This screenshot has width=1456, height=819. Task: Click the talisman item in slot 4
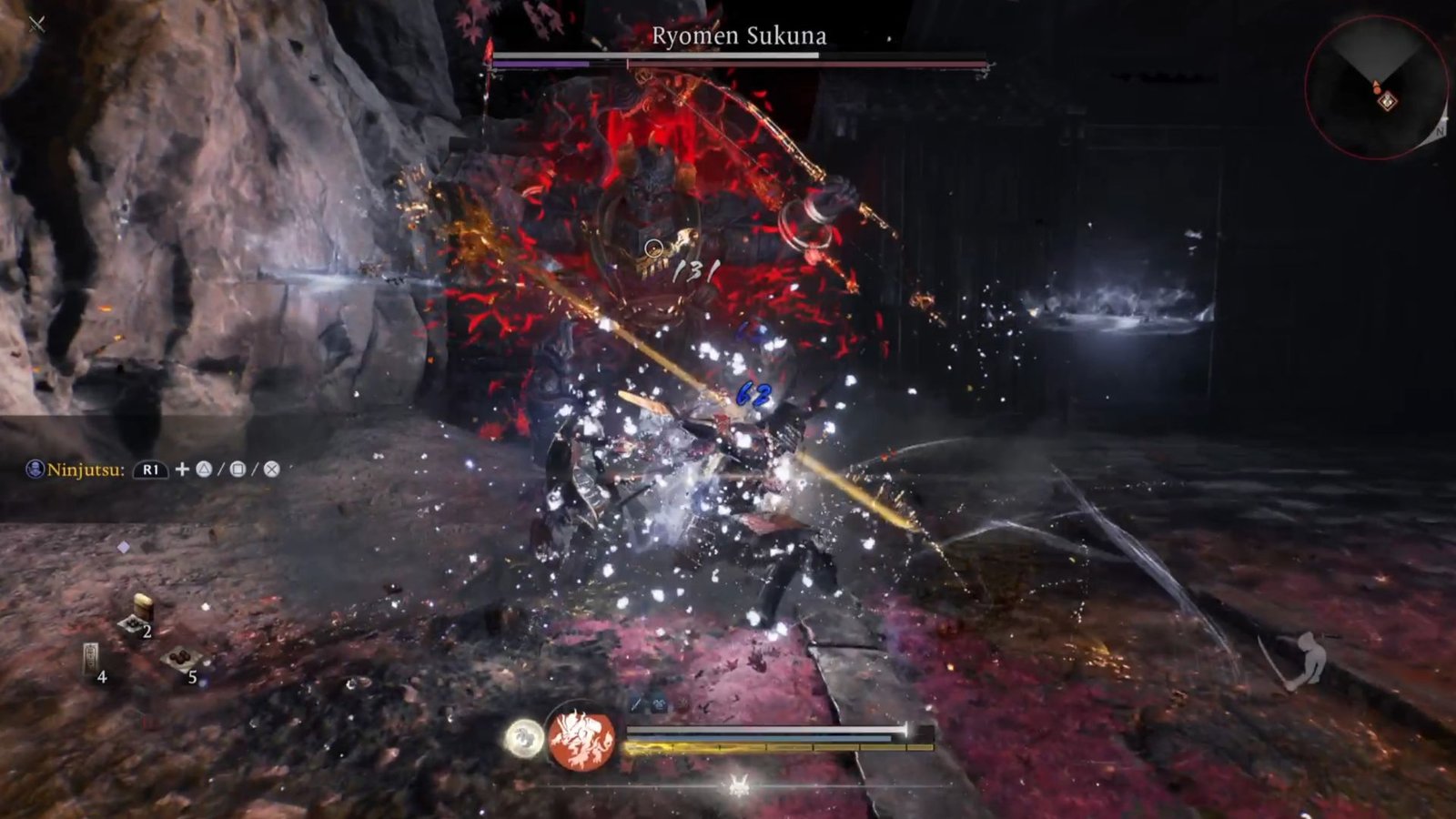point(91,655)
